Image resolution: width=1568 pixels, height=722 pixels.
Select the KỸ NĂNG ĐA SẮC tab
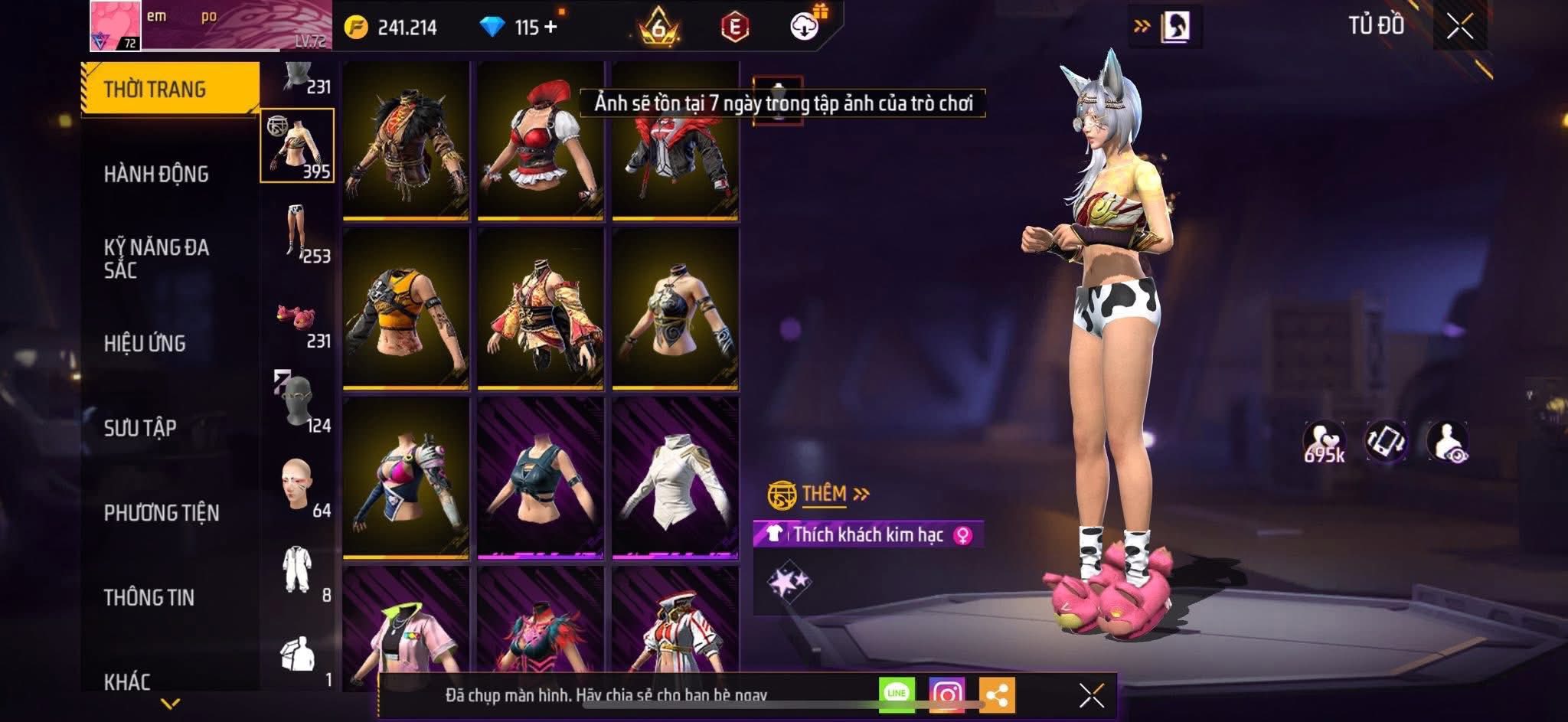click(x=156, y=259)
